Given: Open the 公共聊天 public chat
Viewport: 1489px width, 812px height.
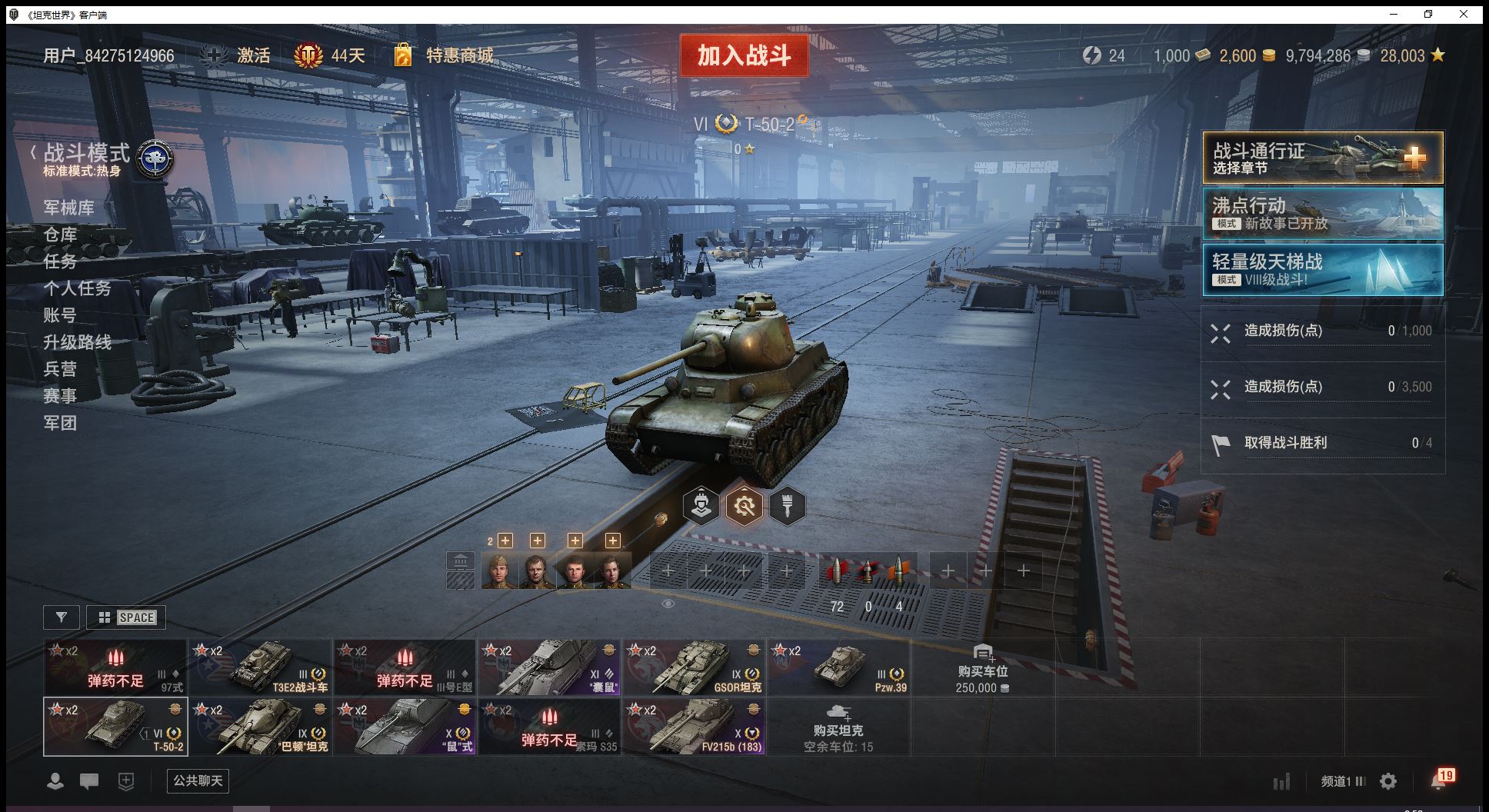Looking at the screenshot, I should point(198,781).
